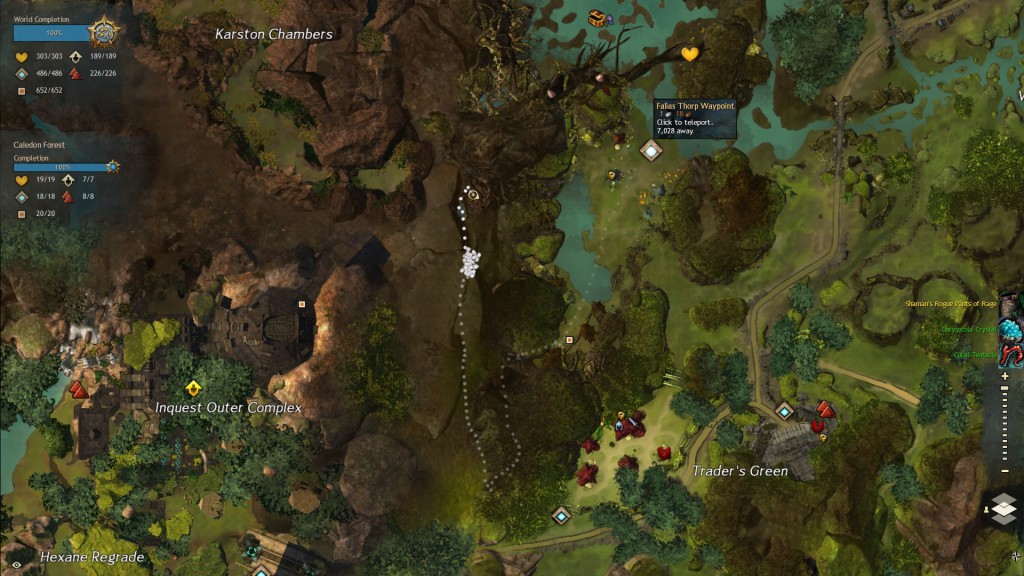Image resolution: width=1024 pixels, height=576 pixels.
Task: Select the vista marker near Trader's Green
Action: pos(825,409)
